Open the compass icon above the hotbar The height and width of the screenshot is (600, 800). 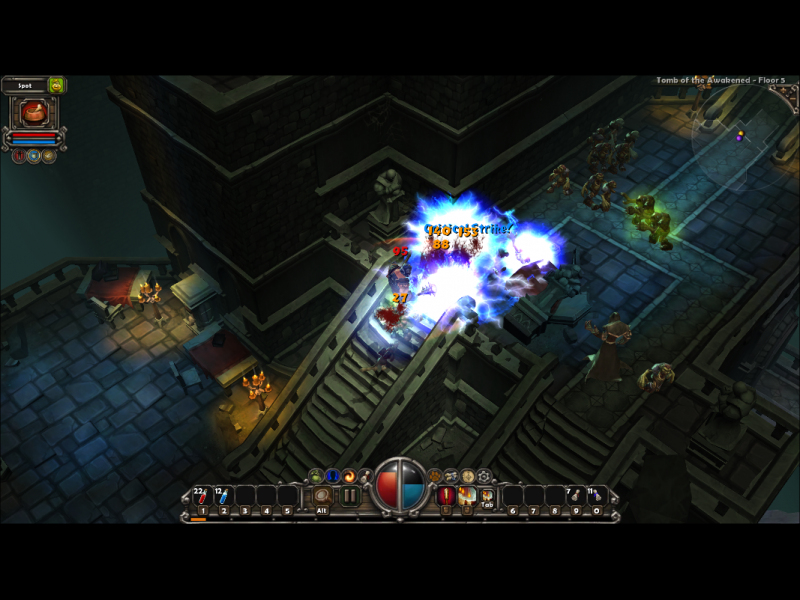click(x=468, y=476)
